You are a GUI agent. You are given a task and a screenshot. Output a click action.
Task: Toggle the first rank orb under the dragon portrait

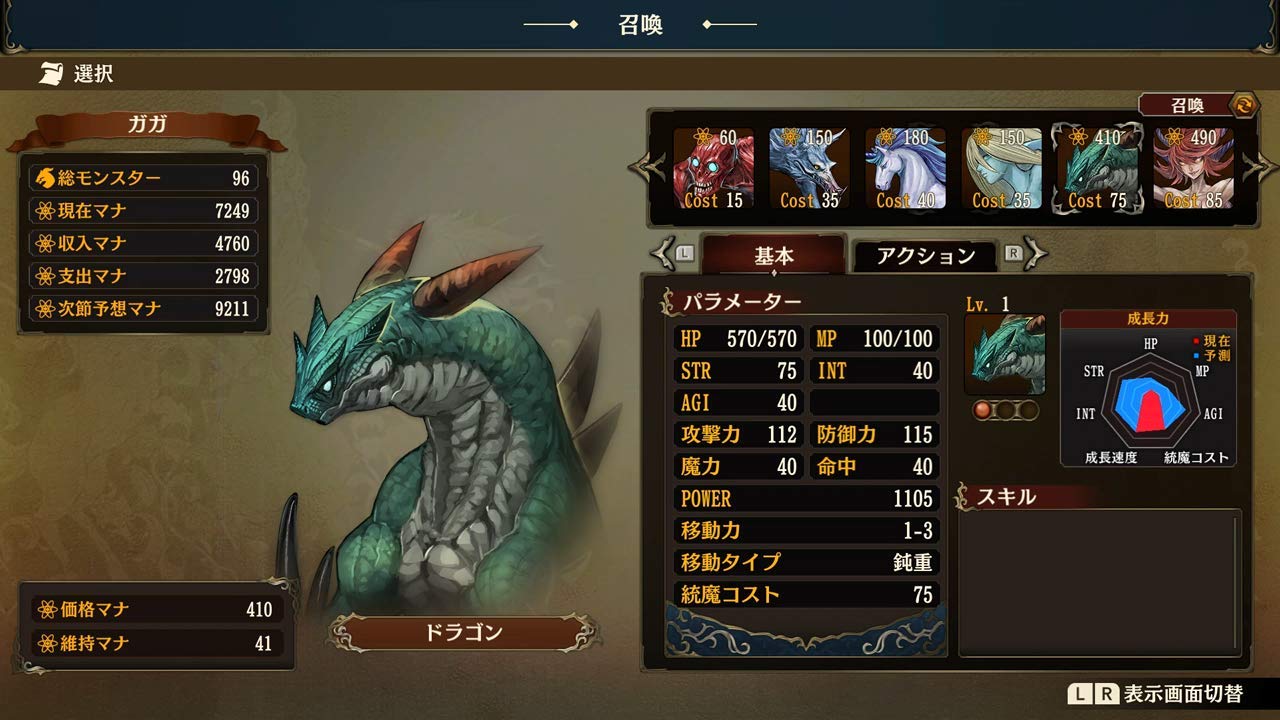pyautogui.click(x=984, y=410)
